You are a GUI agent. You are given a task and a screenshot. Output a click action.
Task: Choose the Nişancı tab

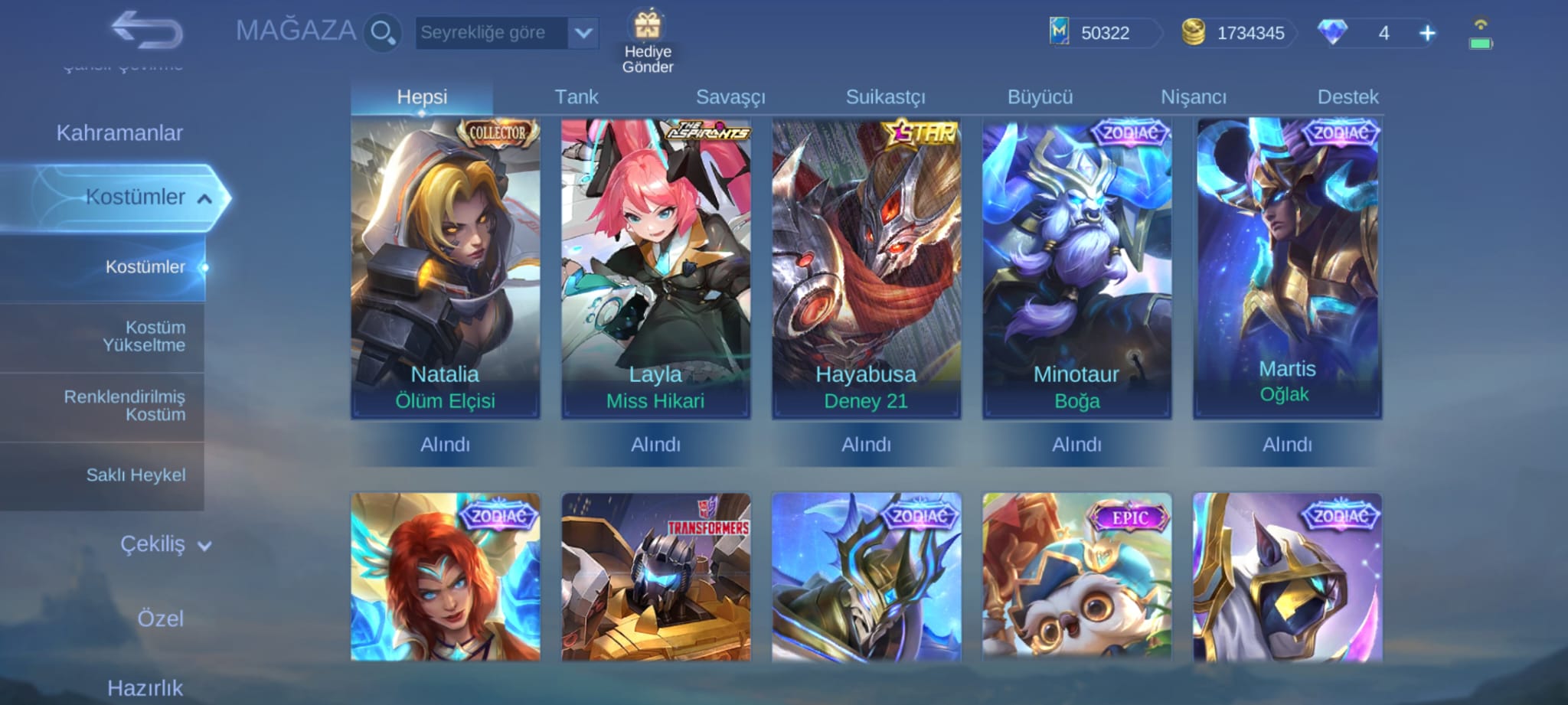[1194, 97]
